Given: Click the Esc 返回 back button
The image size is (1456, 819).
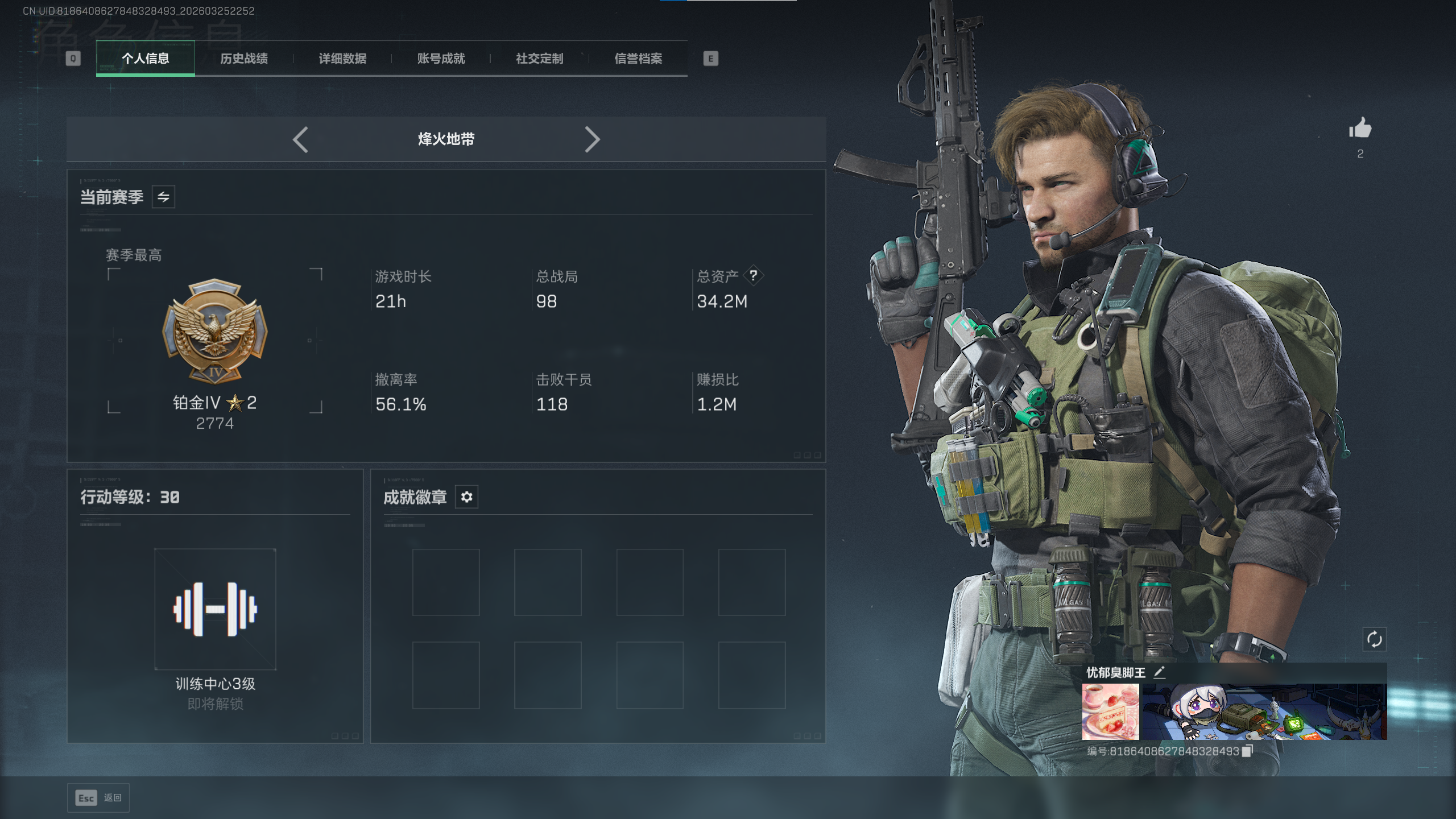Looking at the screenshot, I should coord(98,797).
